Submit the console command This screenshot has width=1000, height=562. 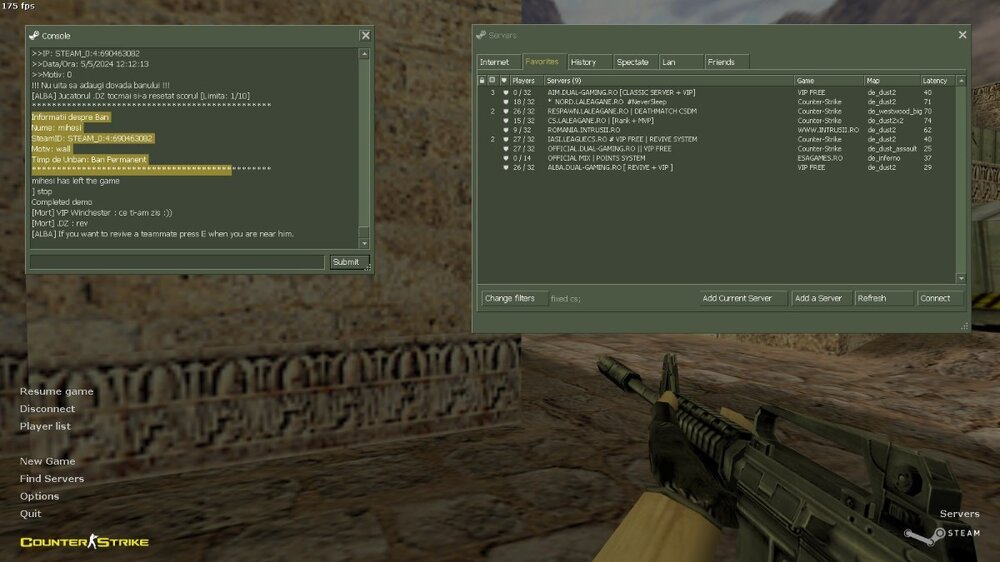pyautogui.click(x=345, y=262)
